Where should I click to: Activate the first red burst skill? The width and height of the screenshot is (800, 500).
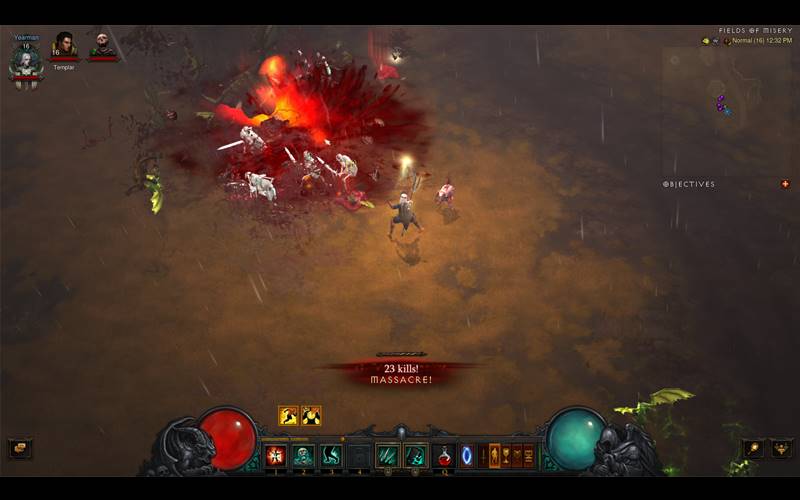click(275, 456)
